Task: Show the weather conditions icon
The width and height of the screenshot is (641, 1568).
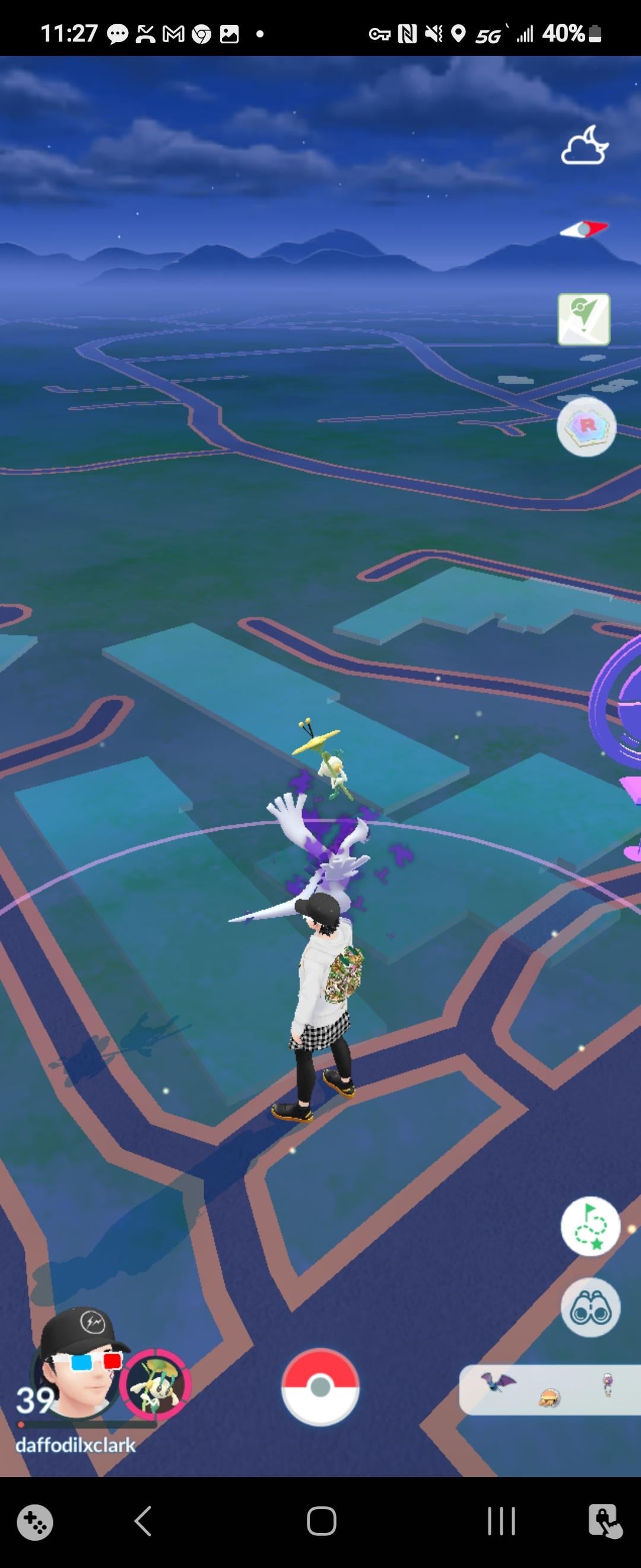Action: 585,146
